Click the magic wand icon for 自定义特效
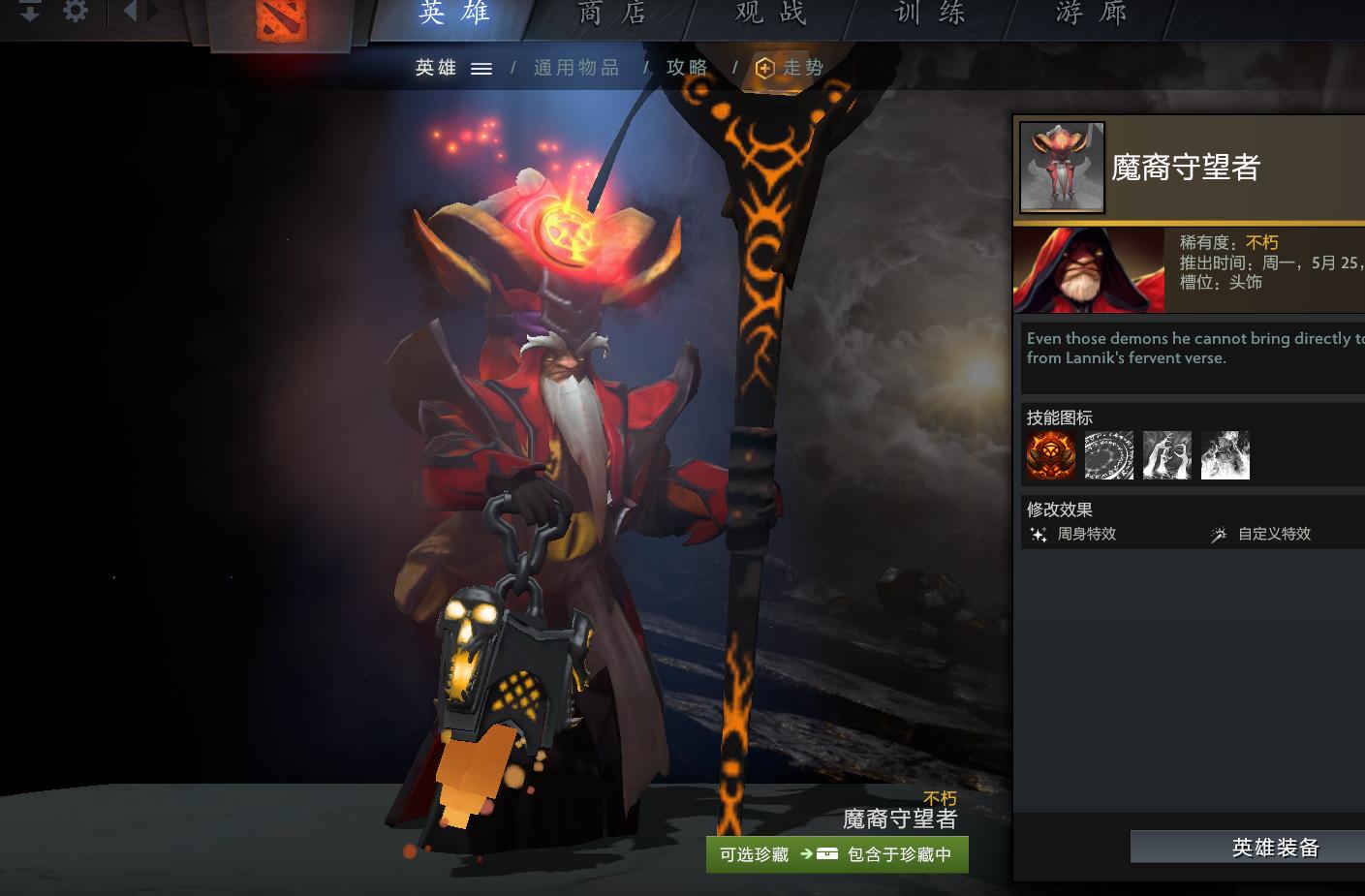The height and width of the screenshot is (896, 1365). [1219, 534]
